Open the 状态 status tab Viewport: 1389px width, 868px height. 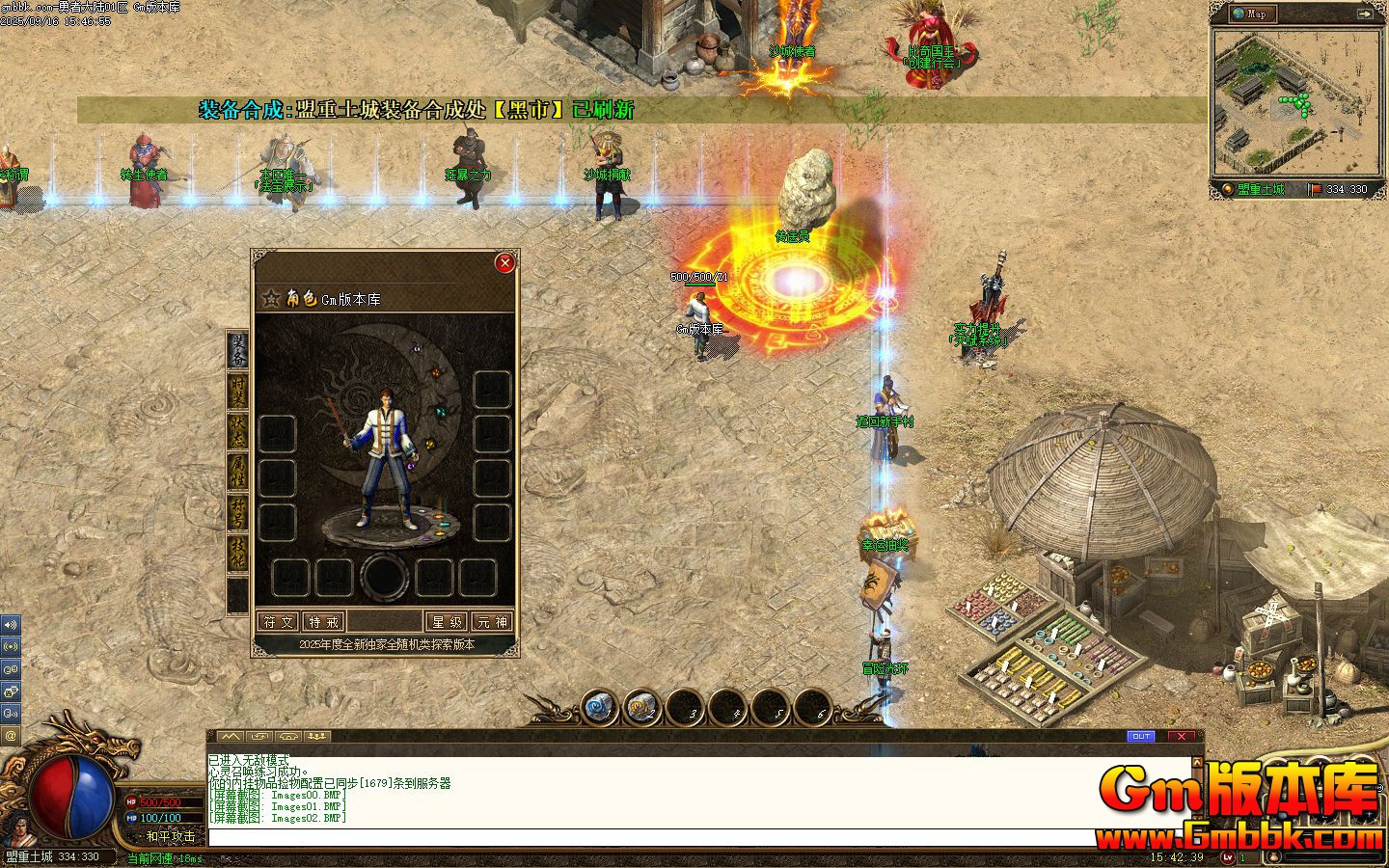237,435
